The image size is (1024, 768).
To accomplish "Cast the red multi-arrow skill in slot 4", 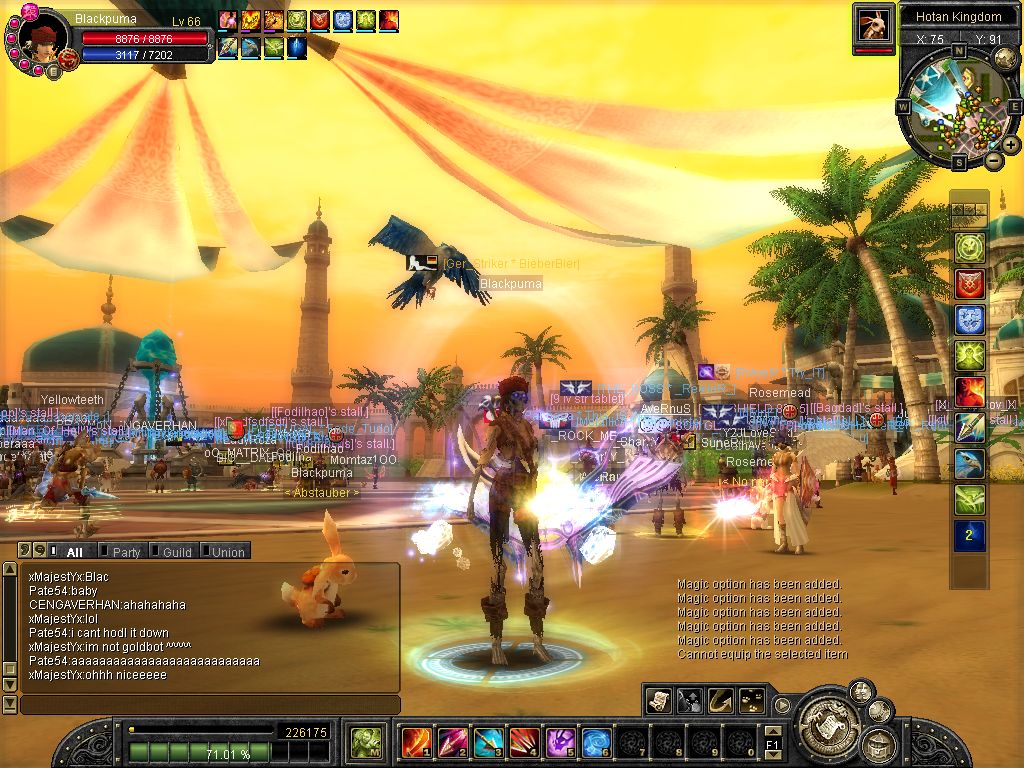I will 524,742.
